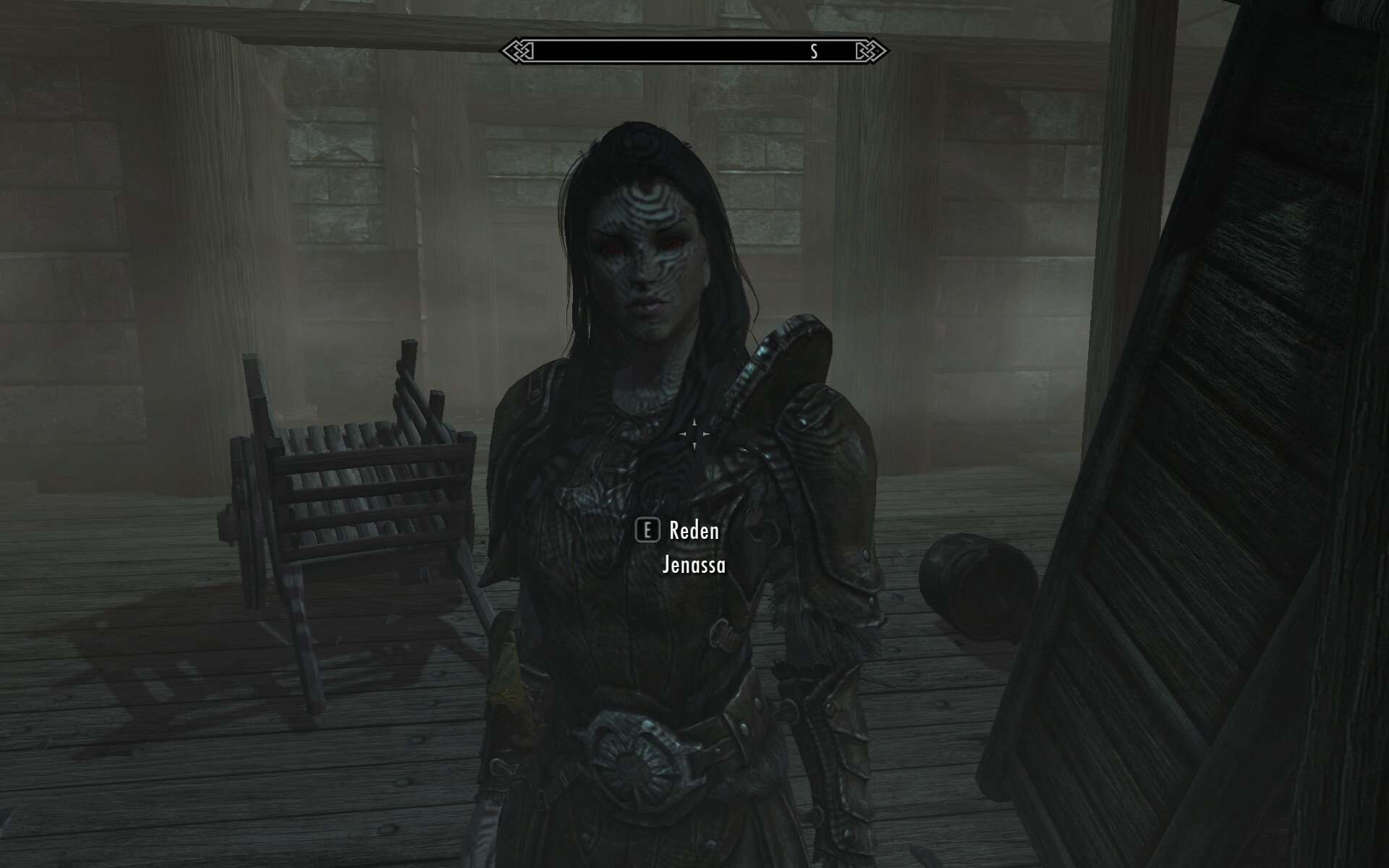Viewport: 1389px width, 868px height.
Task: Click the middle of the compass bar
Action: [694, 51]
